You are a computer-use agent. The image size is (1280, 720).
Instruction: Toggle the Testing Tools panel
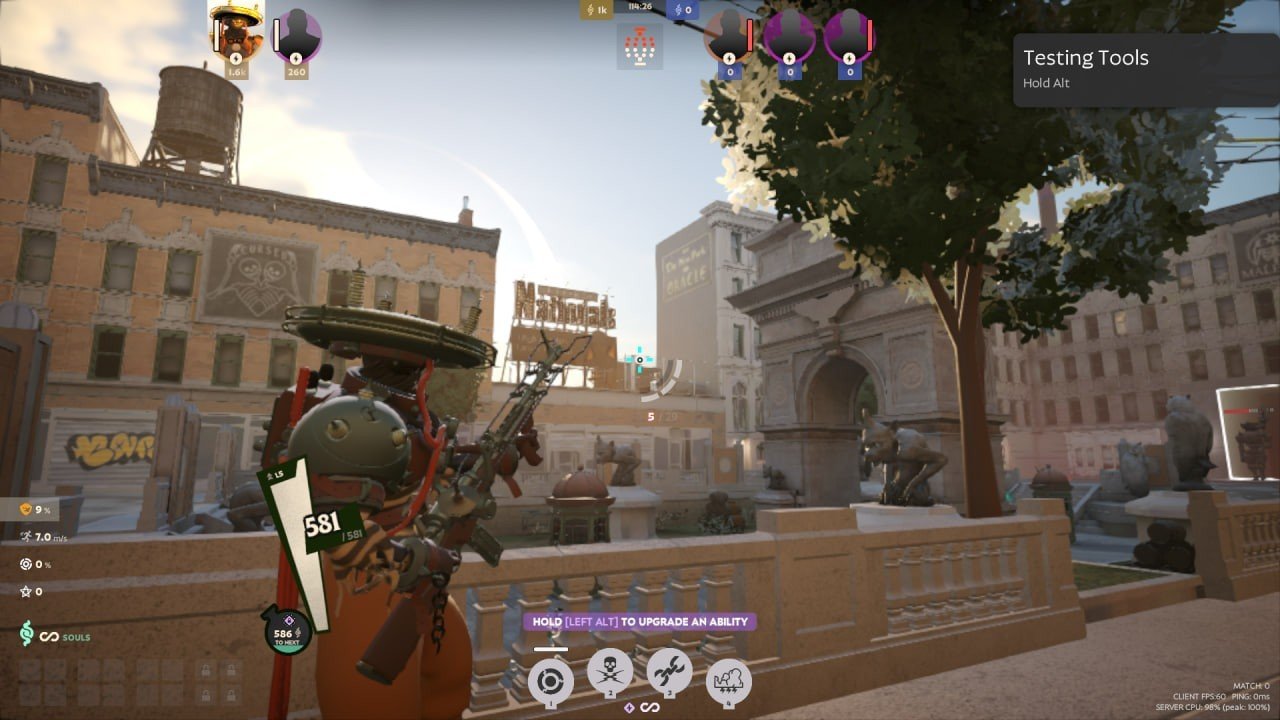click(x=1085, y=58)
